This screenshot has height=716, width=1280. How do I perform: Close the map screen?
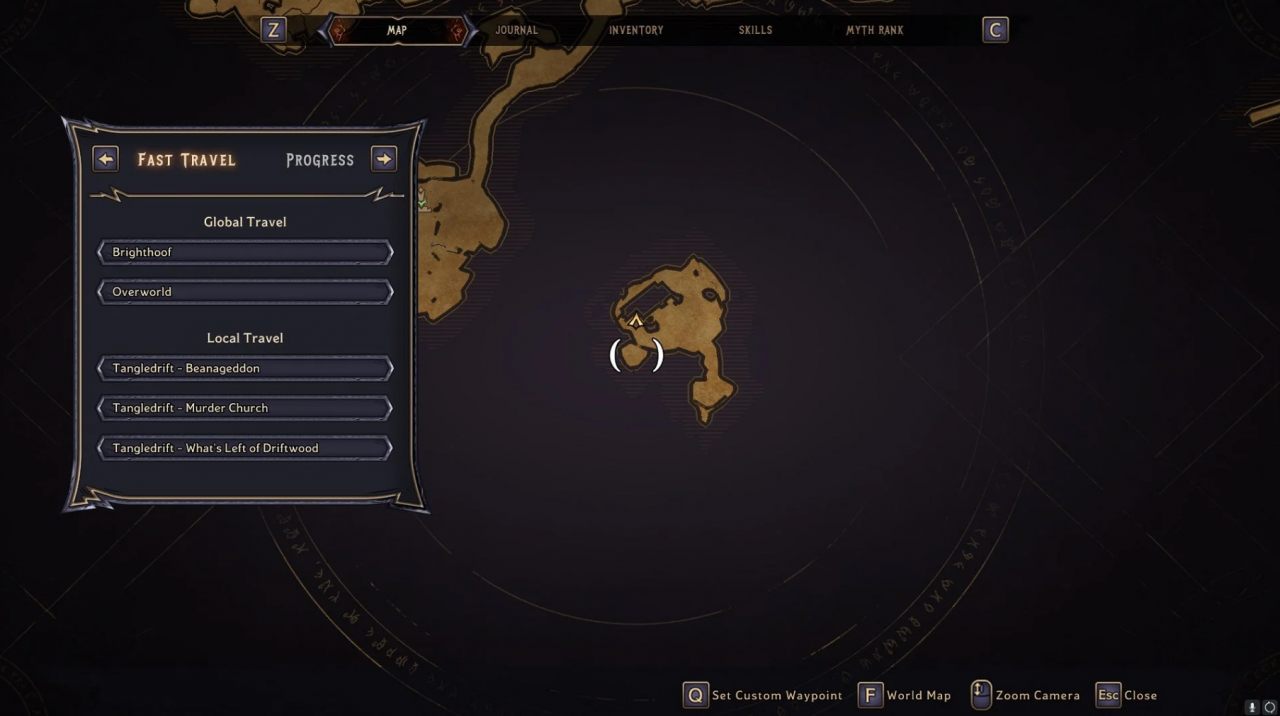(x=1126, y=695)
